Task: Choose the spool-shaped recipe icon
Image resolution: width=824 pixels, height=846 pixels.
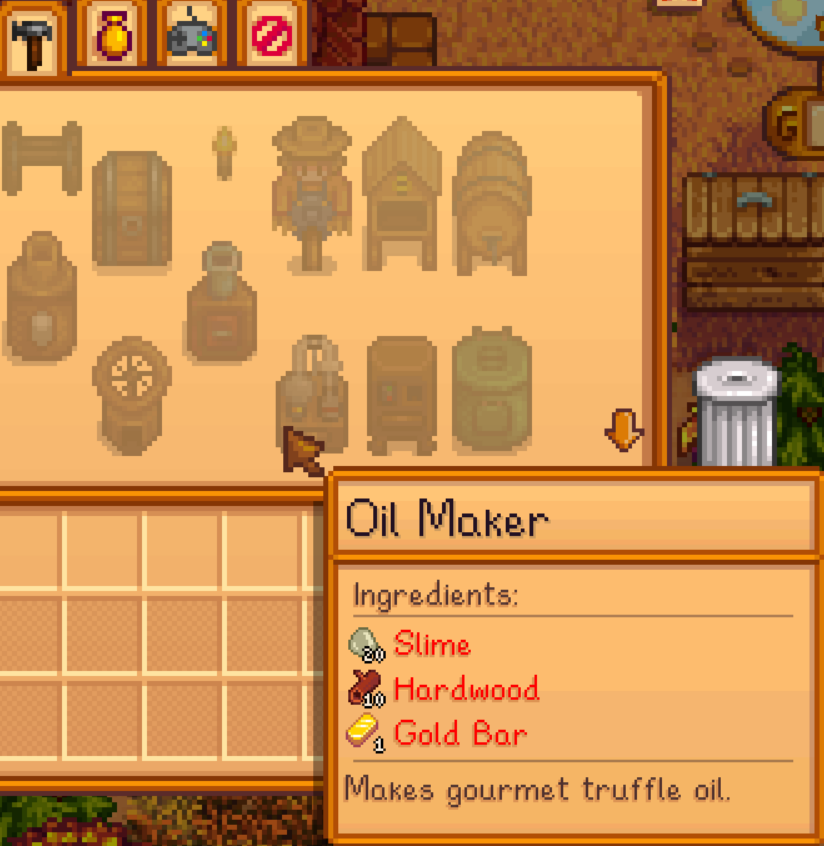Action: pos(41,156)
